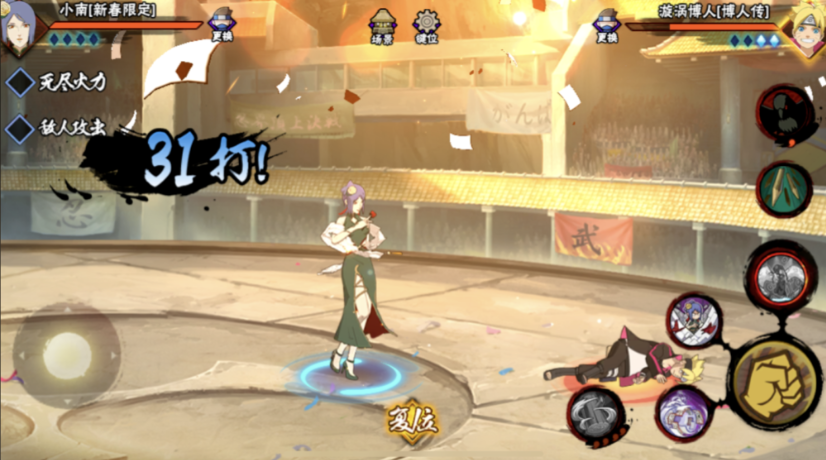826x460 pixels.
Task: Tap the virtual joystick knob
Action: [67, 353]
